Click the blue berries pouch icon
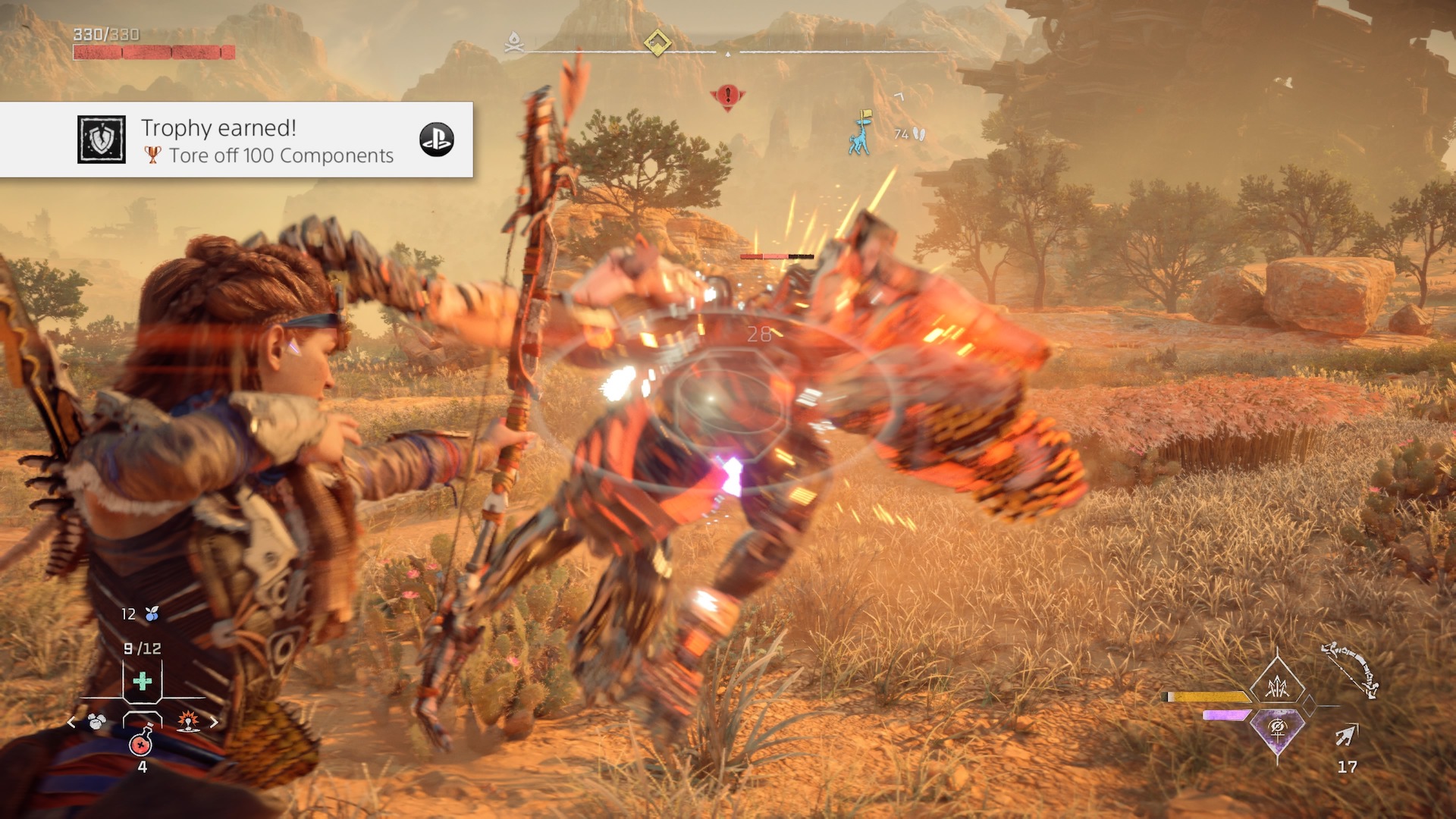 [152, 613]
